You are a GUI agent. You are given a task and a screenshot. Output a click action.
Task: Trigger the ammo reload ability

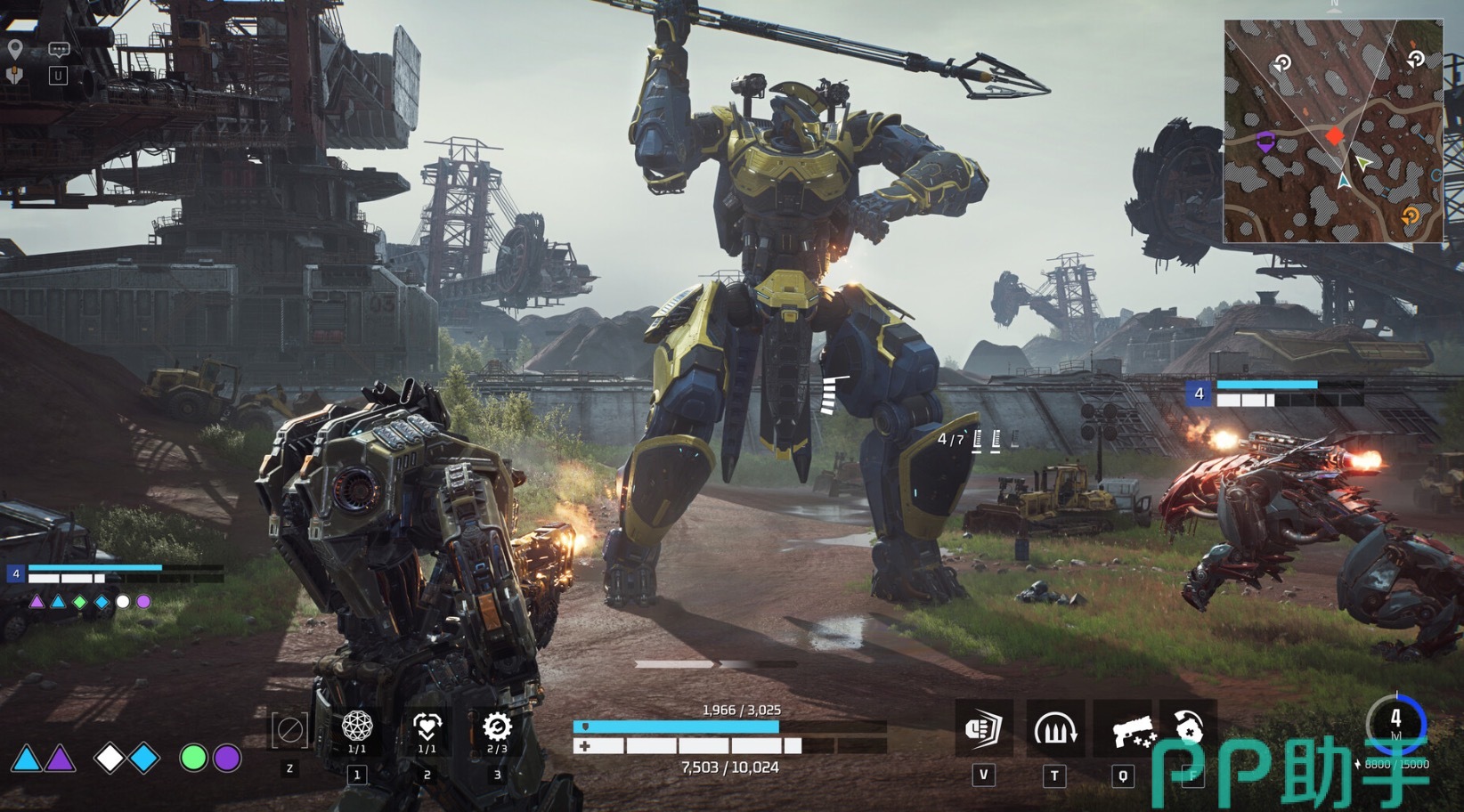click(x=1054, y=729)
